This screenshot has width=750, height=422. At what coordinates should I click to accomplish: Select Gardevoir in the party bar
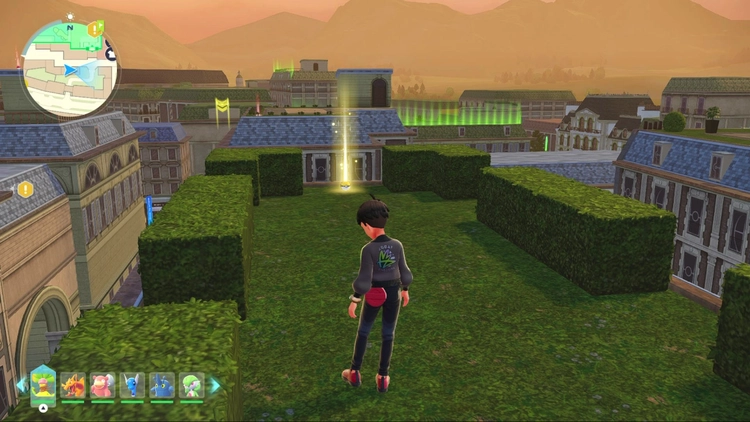[191, 385]
